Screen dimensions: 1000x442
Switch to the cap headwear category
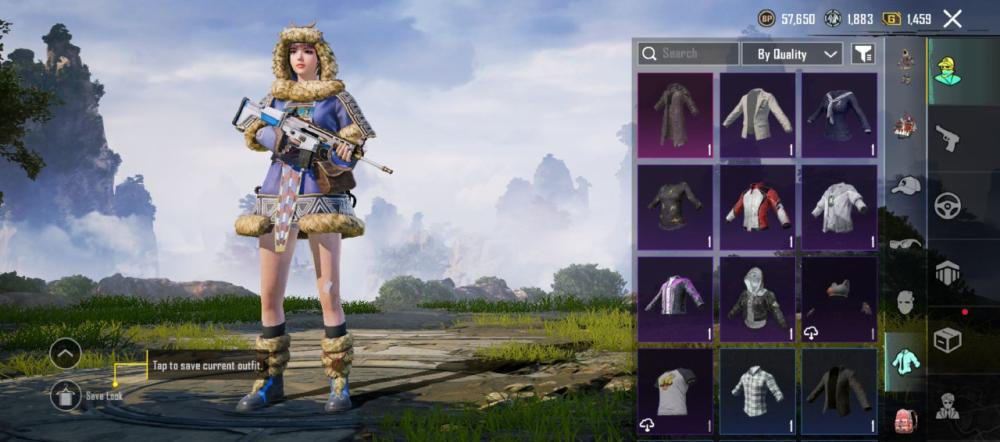906,185
